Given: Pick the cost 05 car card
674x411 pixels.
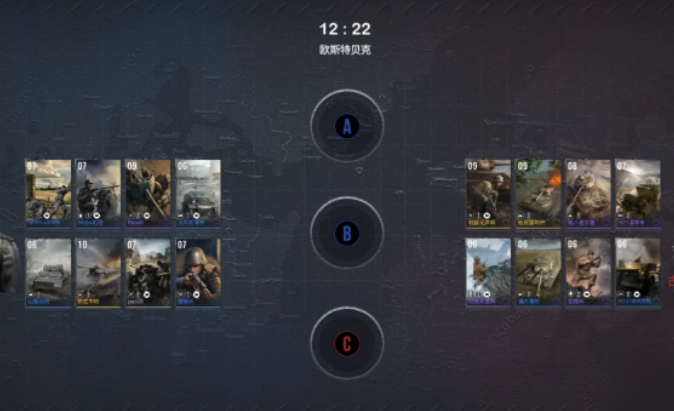Looking at the screenshot, I should 198,190.
